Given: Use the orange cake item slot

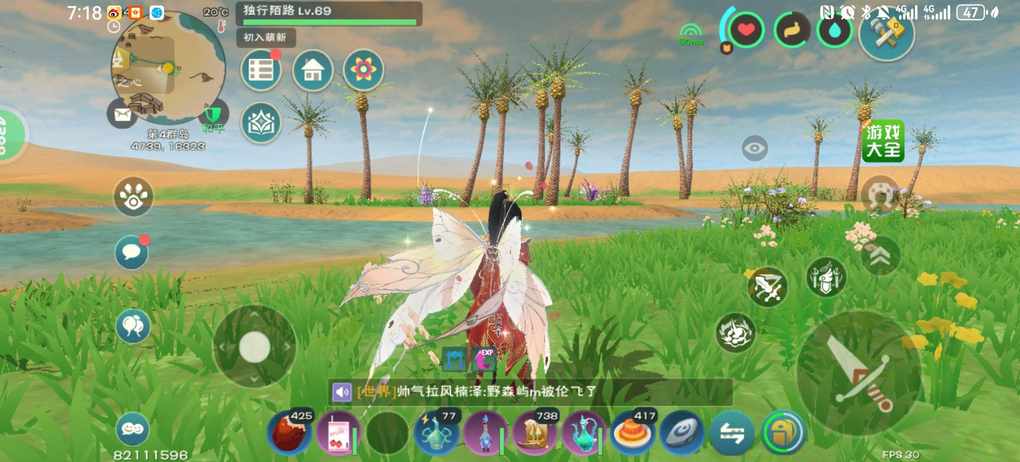Looking at the screenshot, I should click(x=633, y=433).
